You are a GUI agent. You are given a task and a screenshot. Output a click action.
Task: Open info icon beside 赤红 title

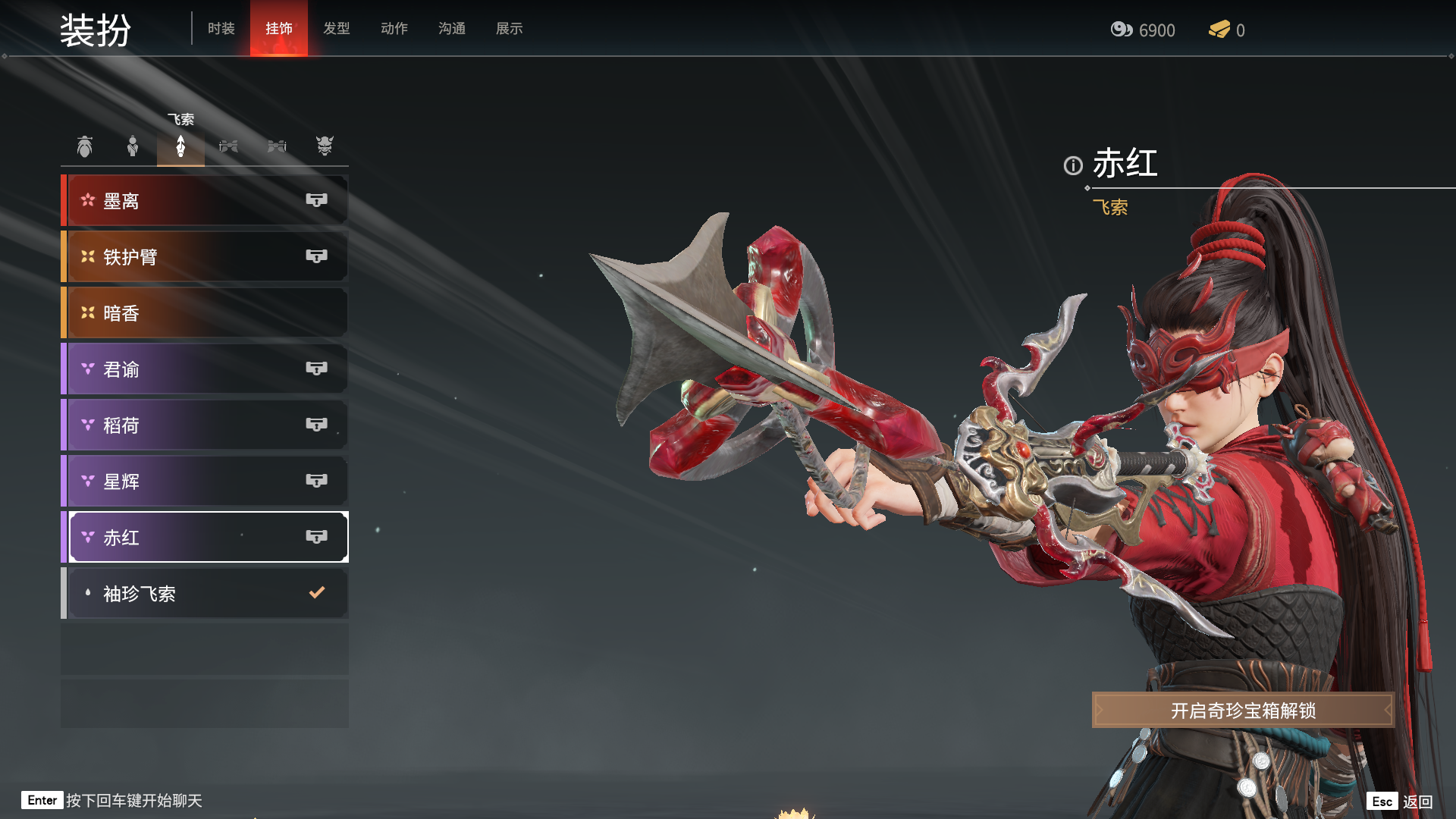pos(1073,165)
